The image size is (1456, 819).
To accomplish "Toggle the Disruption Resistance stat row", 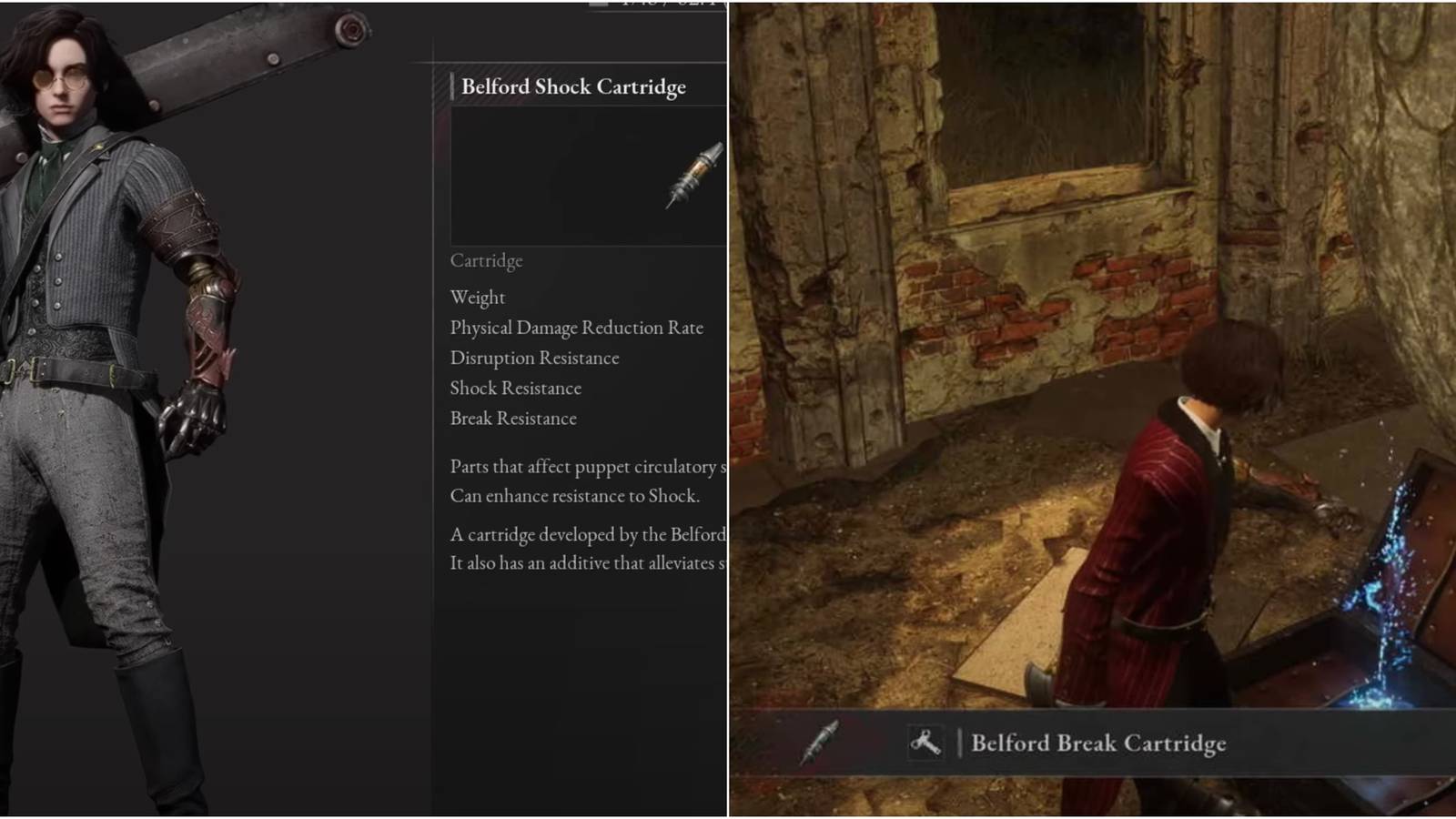I will tap(533, 358).
